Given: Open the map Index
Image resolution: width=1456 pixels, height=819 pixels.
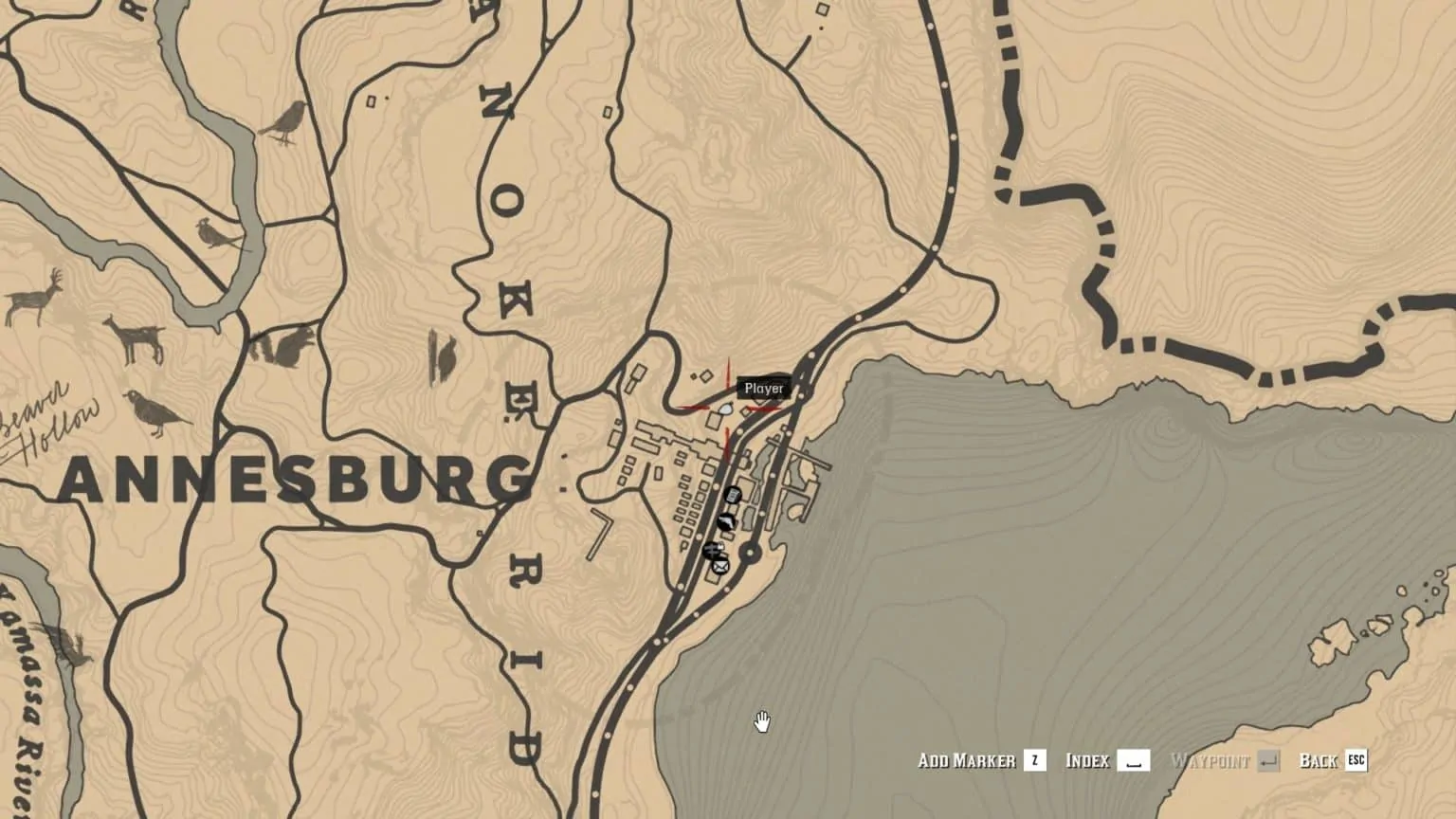Looking at the screenshot, I should click(1088, 760).
